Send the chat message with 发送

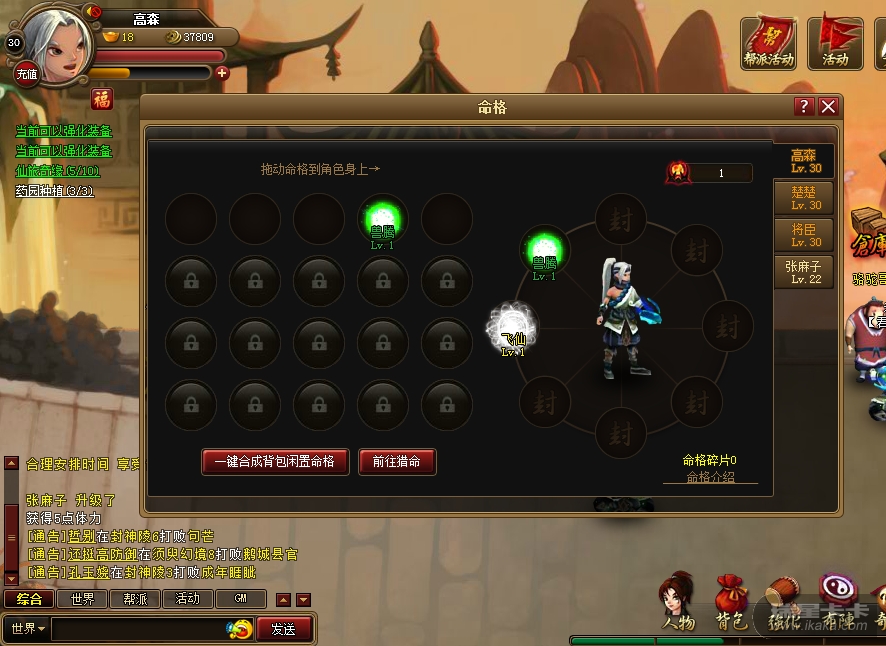pos(283,629)
